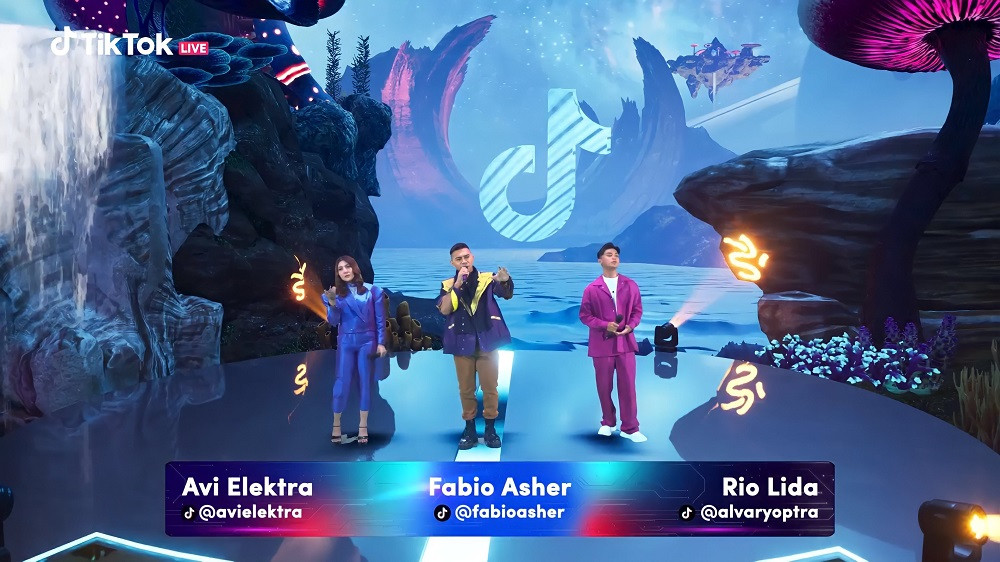This screenshot has width=1000, height=562.
Task: Select the Avi Elektra name label
Action: tap(247, 487)
